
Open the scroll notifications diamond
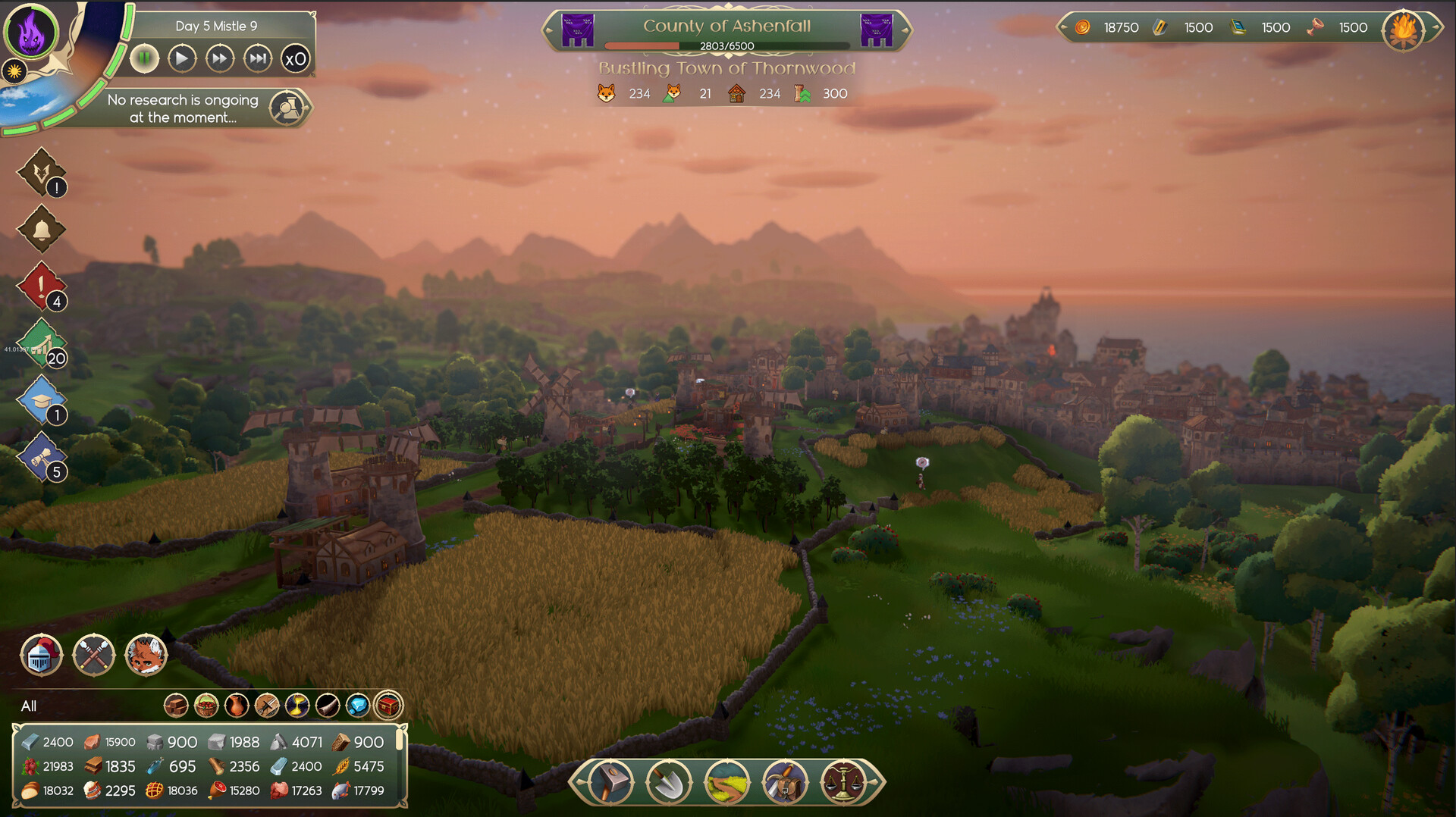tap(42, 456)
